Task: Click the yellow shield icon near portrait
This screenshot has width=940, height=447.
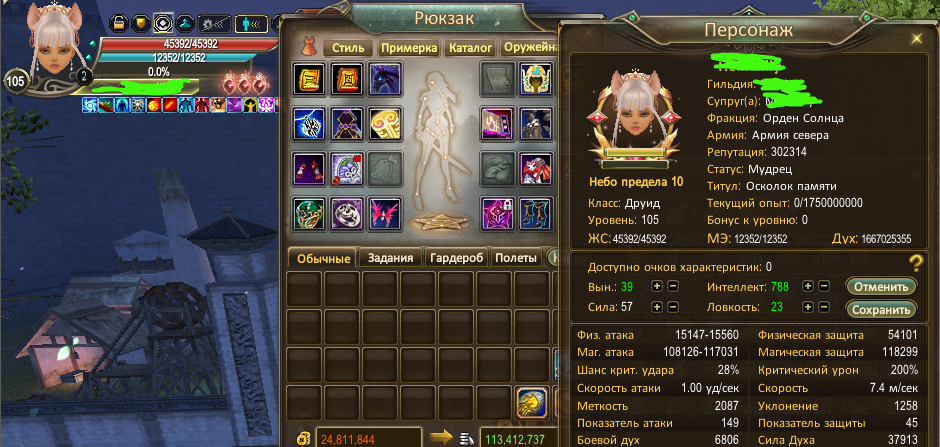Action: (x=141, y=22)
